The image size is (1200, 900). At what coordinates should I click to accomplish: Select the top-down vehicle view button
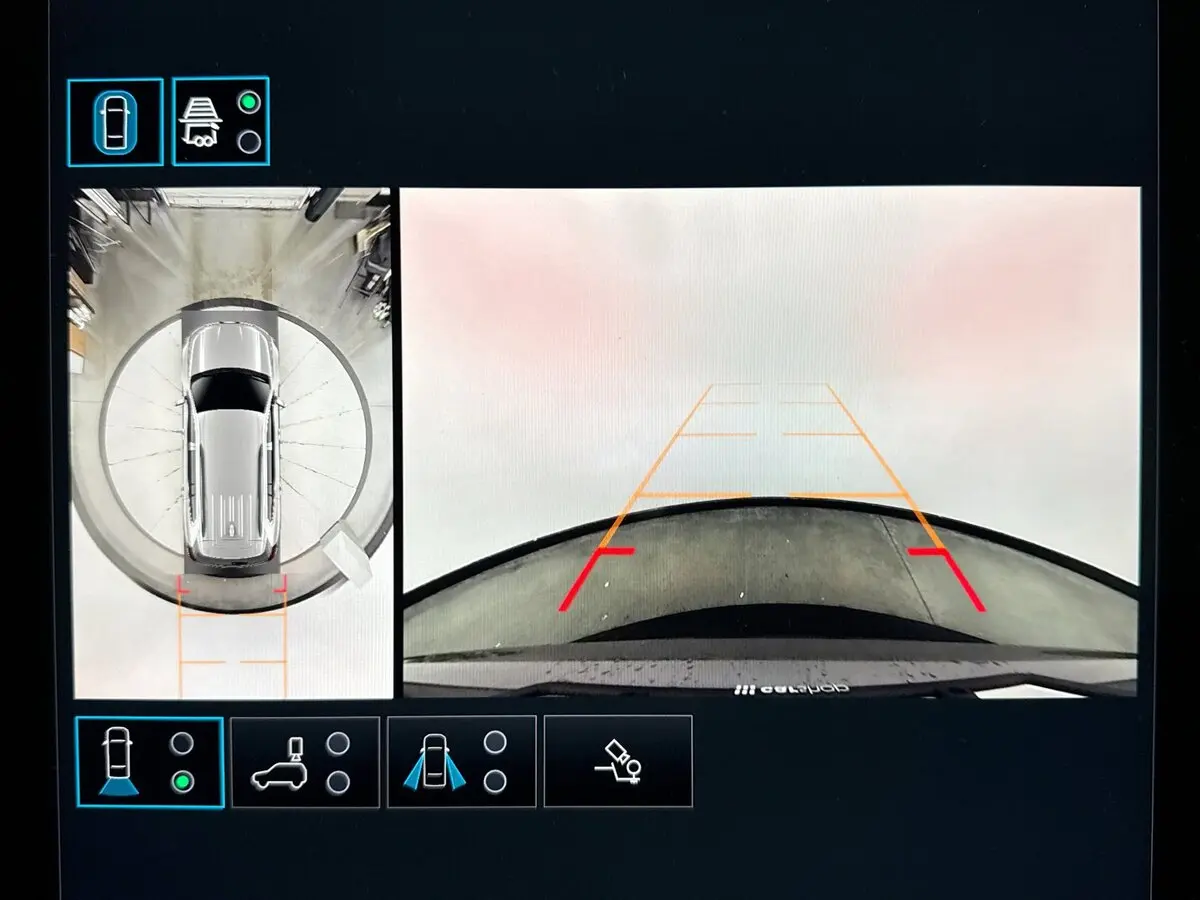click(x=115, y=122)
